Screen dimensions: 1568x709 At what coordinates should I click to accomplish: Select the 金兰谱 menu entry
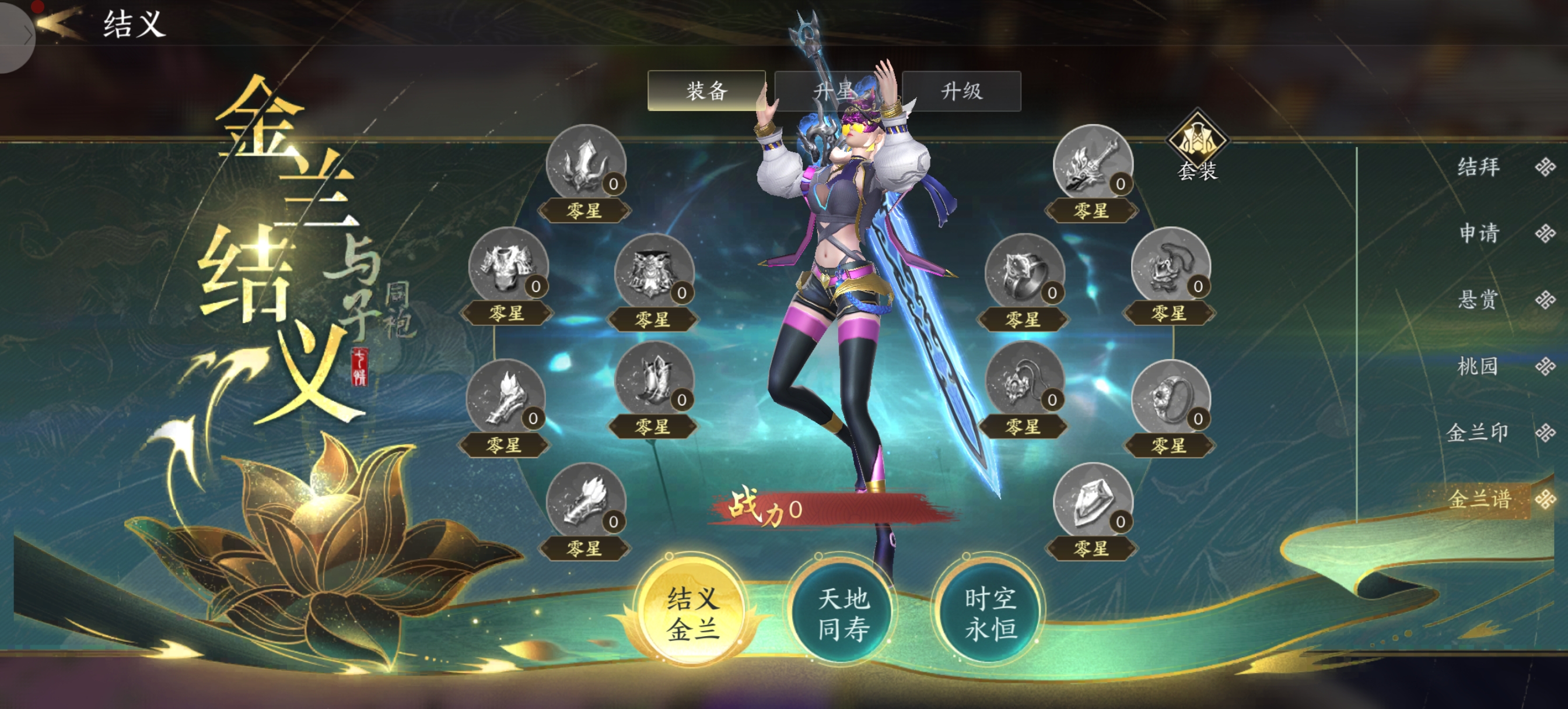(1479, 499)
